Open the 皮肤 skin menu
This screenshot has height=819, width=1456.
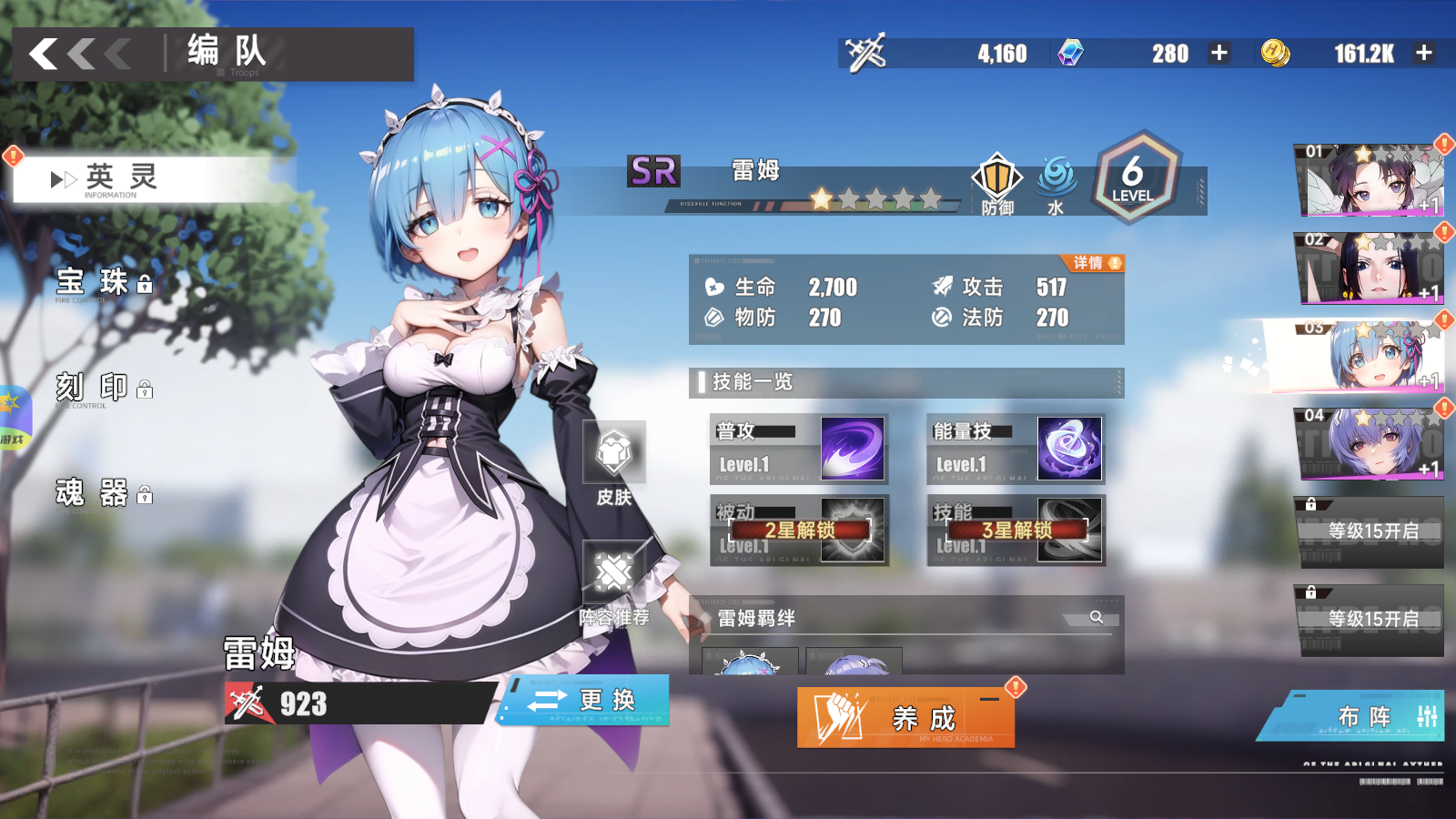(614, 462)
